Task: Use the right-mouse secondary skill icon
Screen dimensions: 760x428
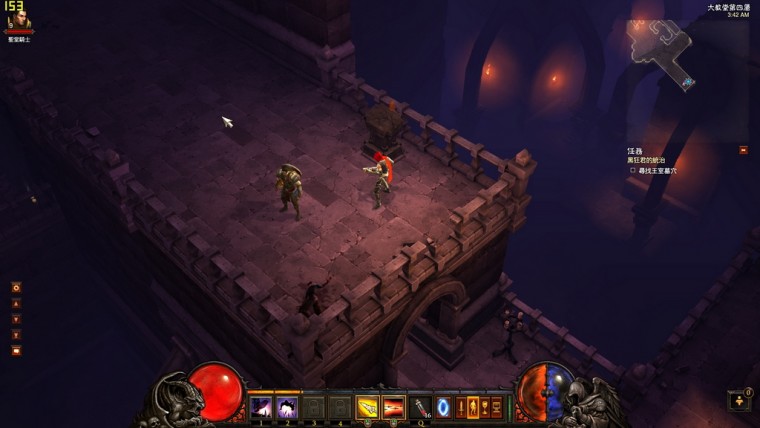Action: (394, 407)
